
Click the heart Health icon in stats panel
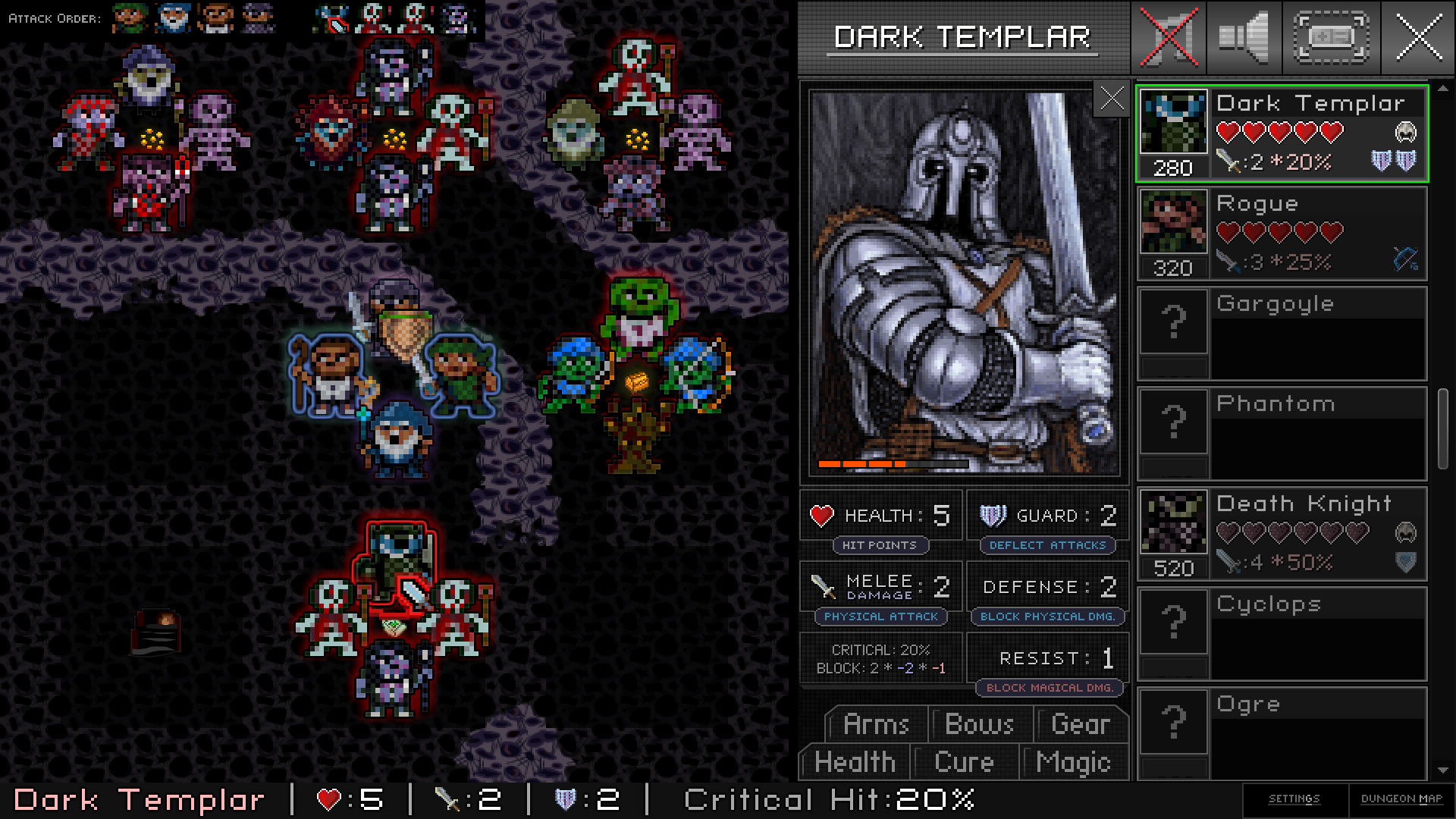pos(823,515)
